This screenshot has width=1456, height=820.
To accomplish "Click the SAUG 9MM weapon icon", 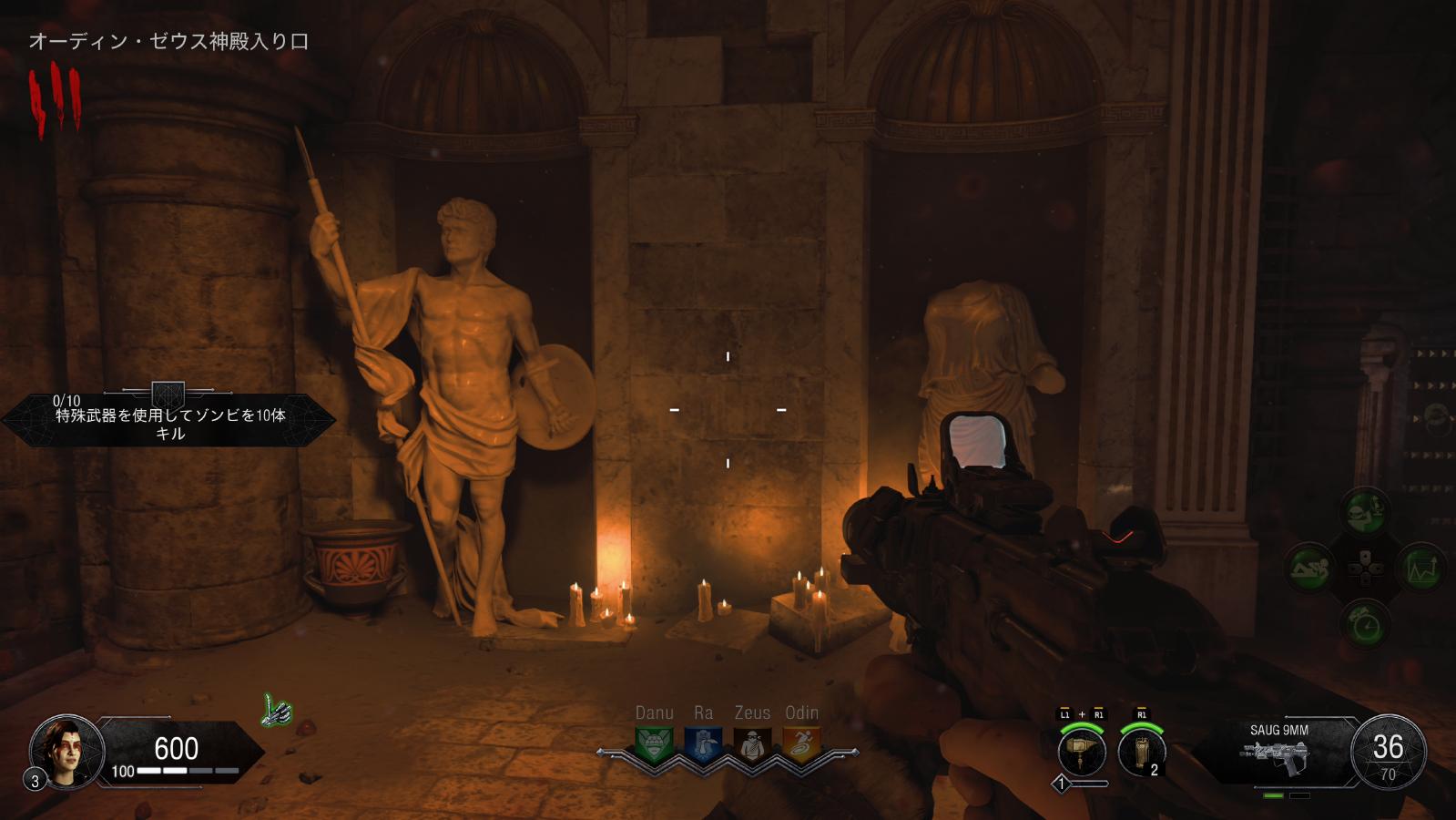I will (x=1278, y=758).
